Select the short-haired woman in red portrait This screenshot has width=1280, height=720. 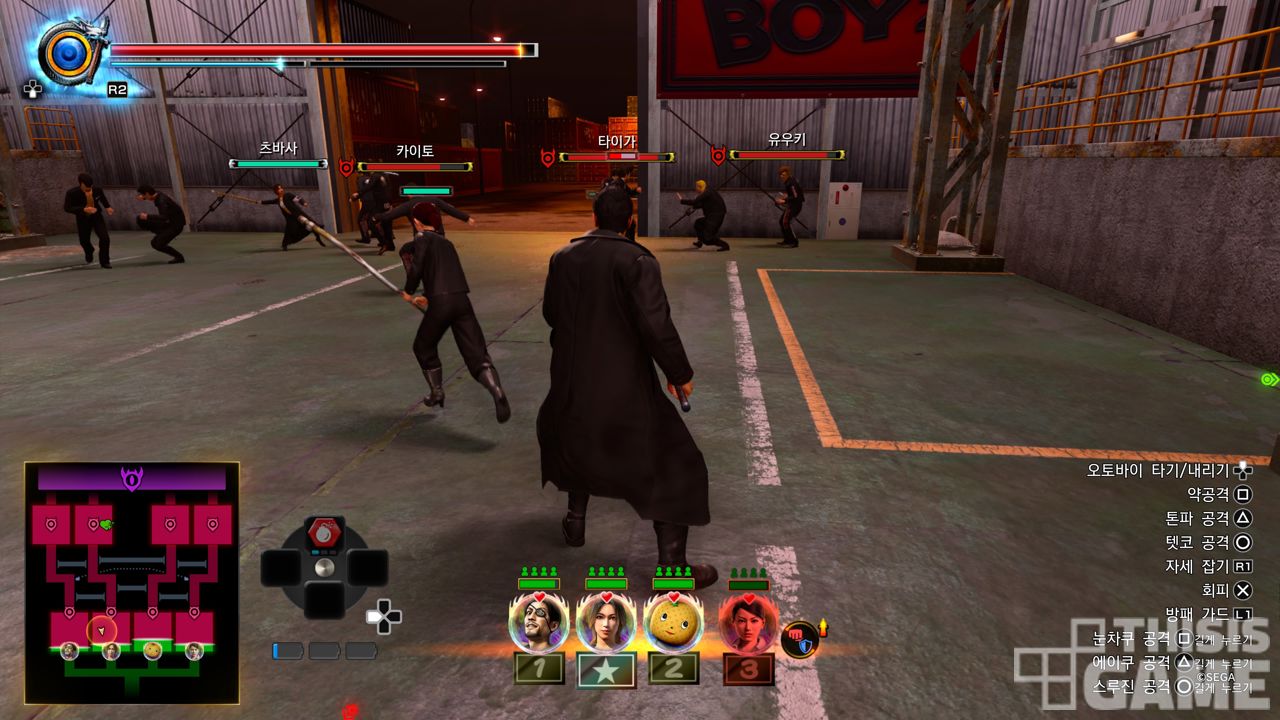pyautogui.click(x=747, y=622)
